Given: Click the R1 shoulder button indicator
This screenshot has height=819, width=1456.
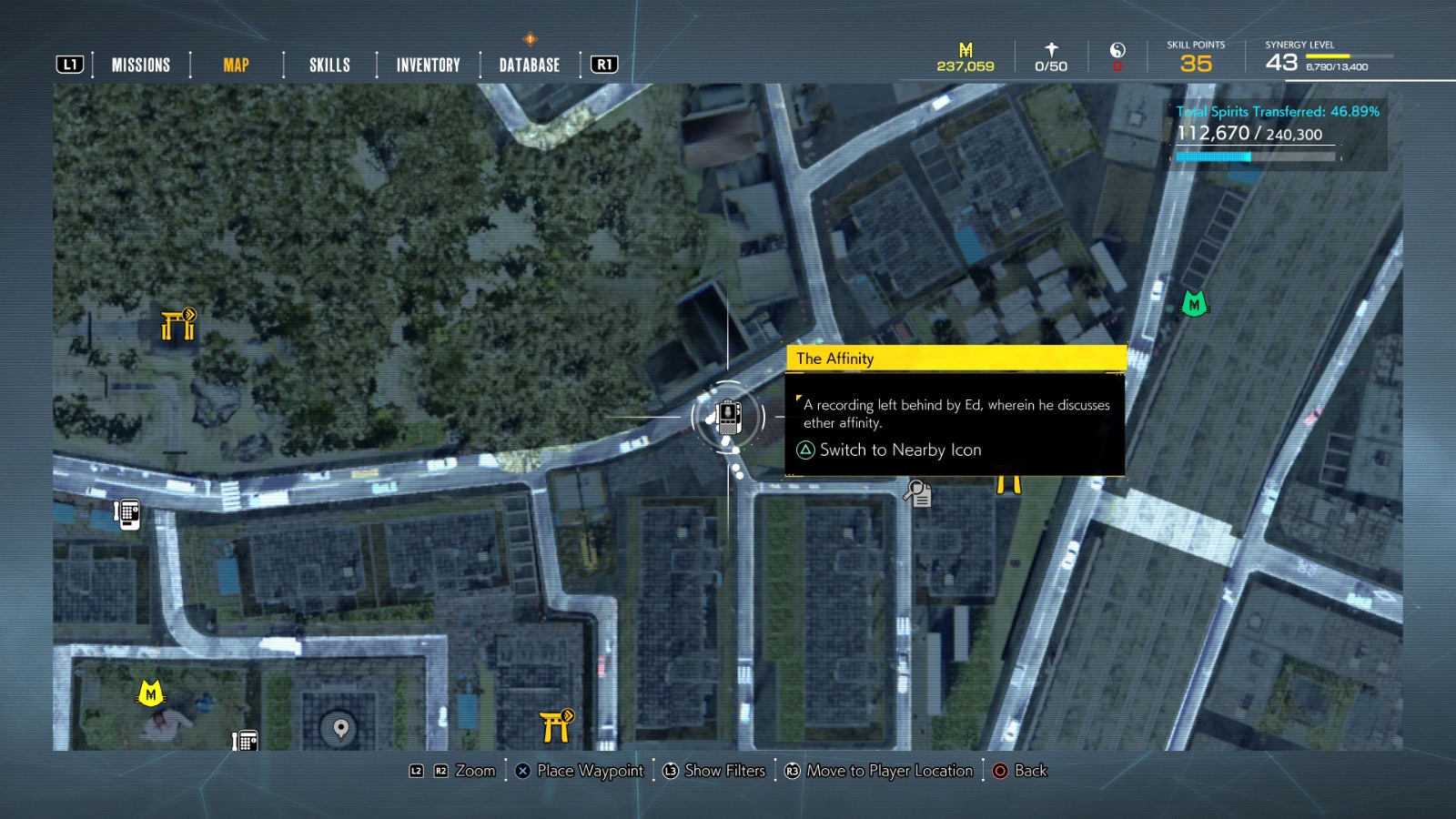Looking at the screenshot, I should pyautogui.click(x=602, y=64).
